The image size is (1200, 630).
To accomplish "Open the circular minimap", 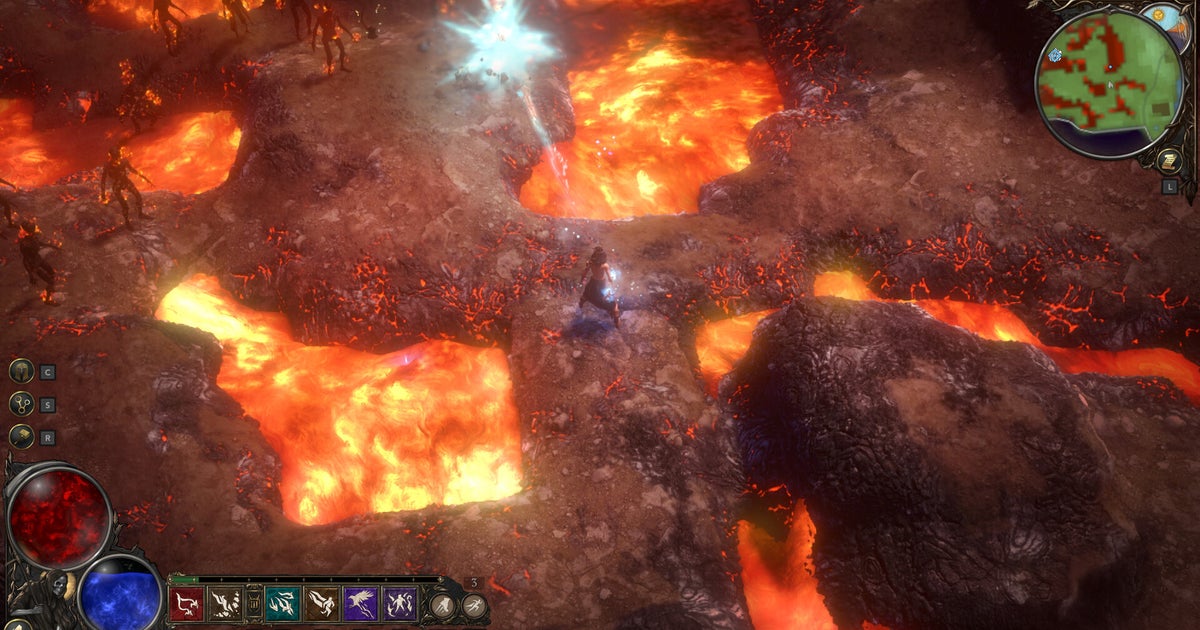I will (1108, 84).
